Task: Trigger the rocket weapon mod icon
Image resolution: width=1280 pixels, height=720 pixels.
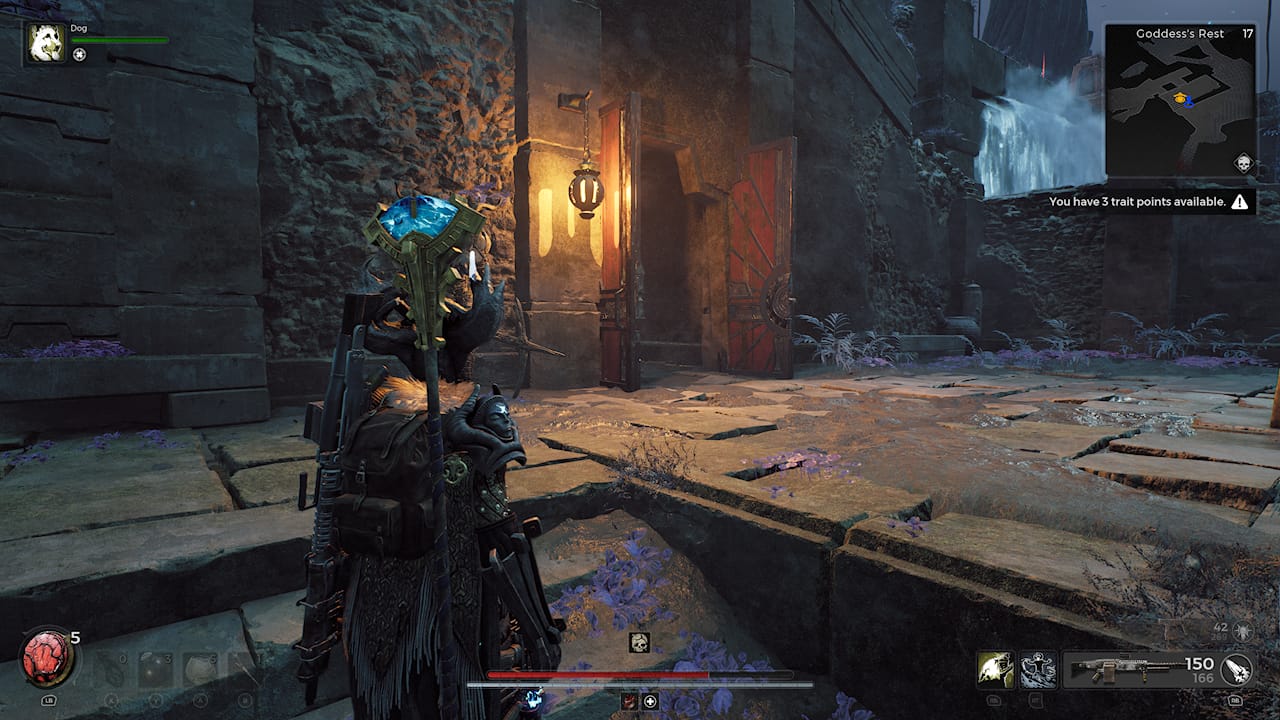Action: (x=1237, y=669)
